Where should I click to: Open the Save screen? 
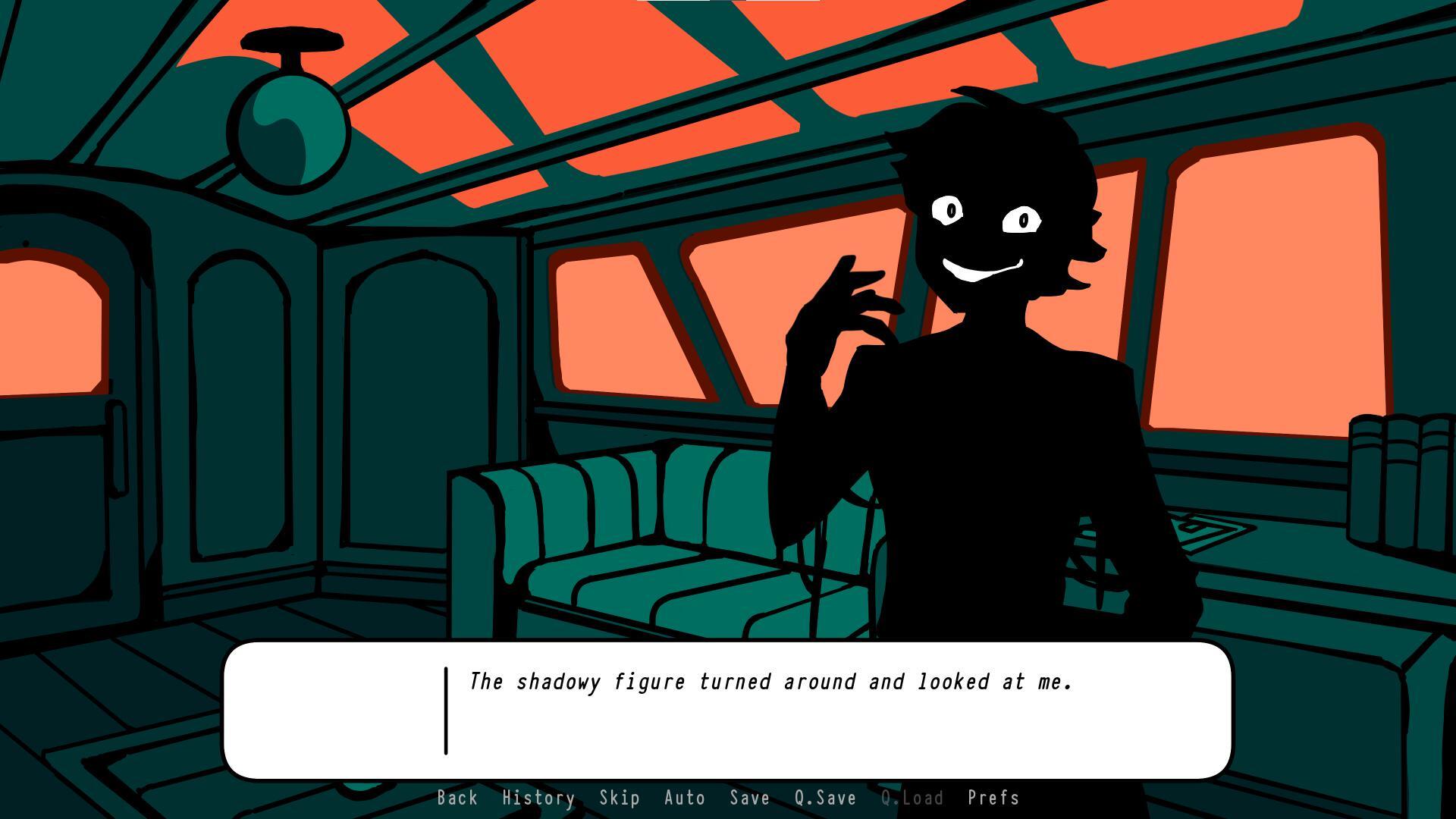tap(749, 798)
